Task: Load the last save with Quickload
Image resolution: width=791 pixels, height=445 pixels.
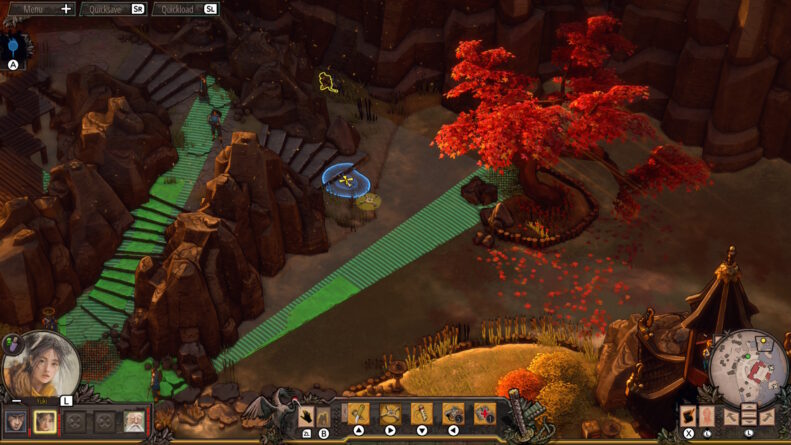Action: pyautogui.click(x=185, y=9)
